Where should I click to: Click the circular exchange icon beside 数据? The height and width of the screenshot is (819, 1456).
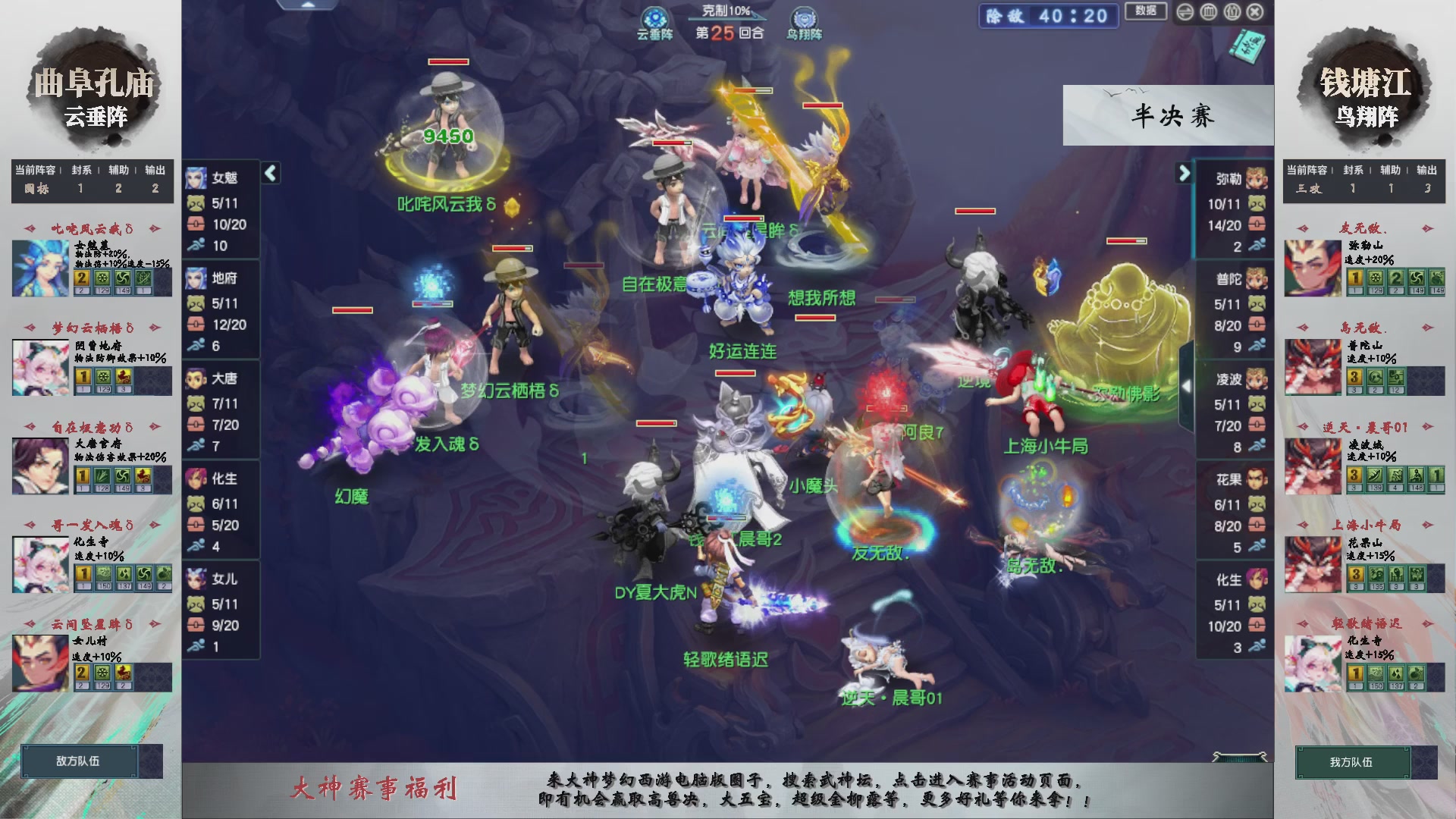click(x=1185, y=12)
